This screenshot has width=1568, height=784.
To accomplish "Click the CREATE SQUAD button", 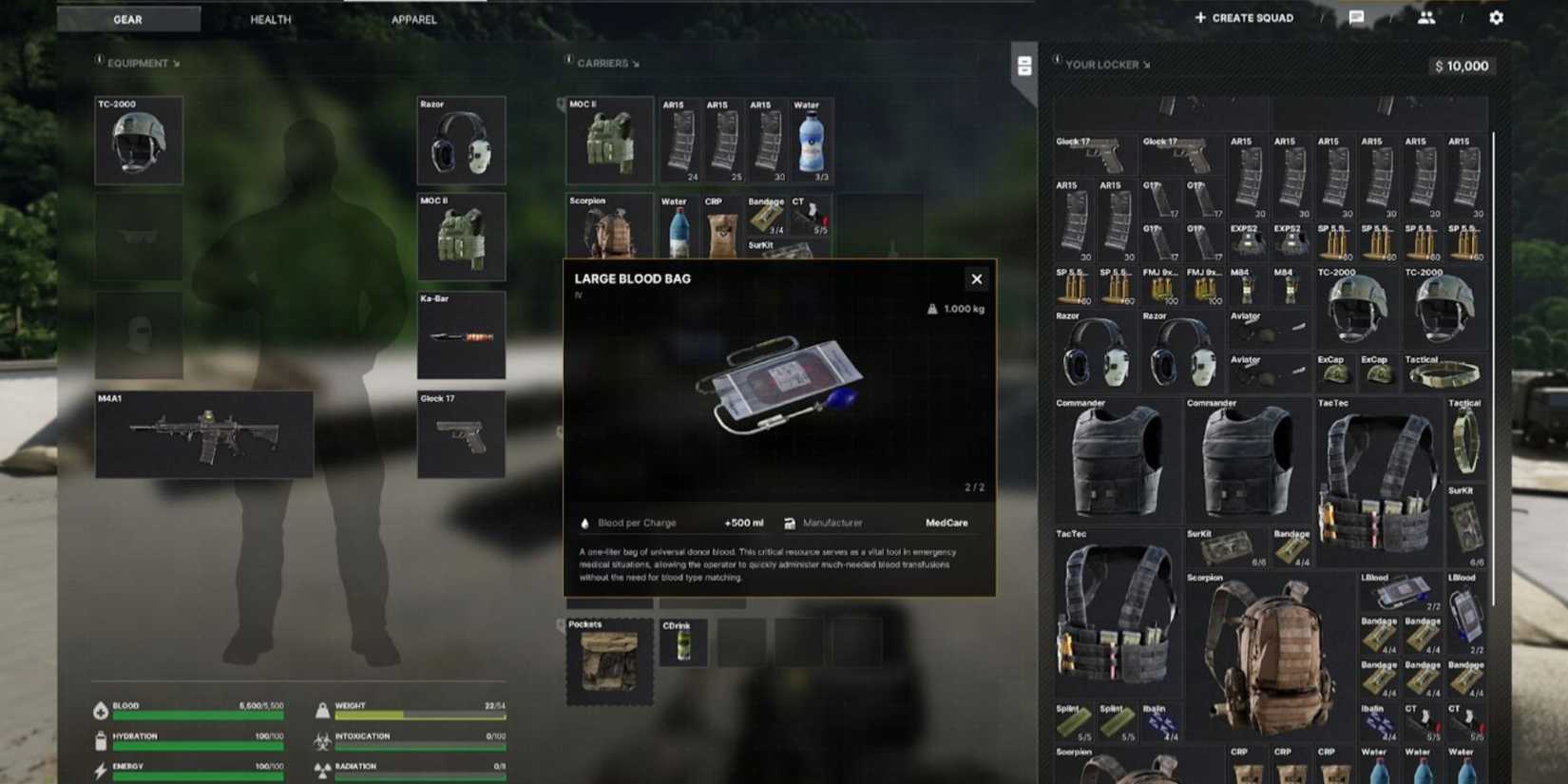I will tap(1243, 17).
